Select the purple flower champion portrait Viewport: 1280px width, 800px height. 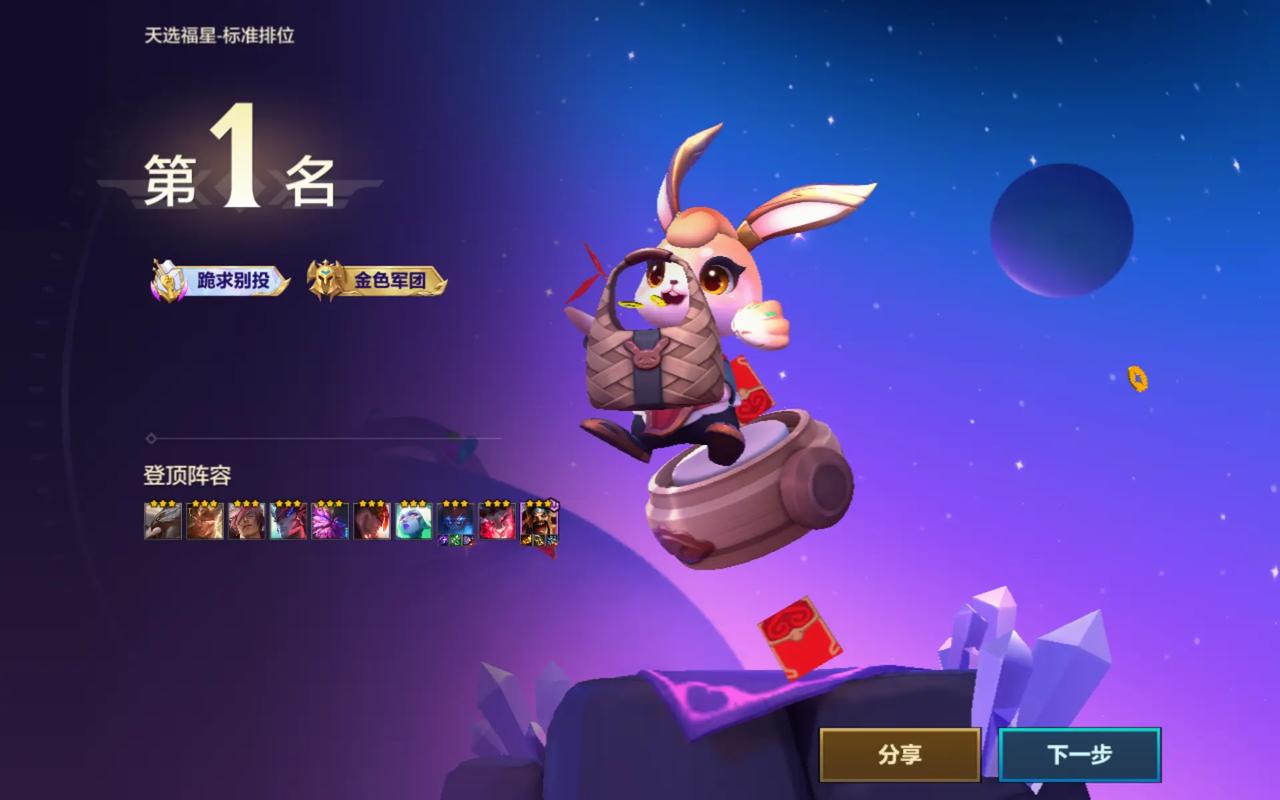coord(329,521)
